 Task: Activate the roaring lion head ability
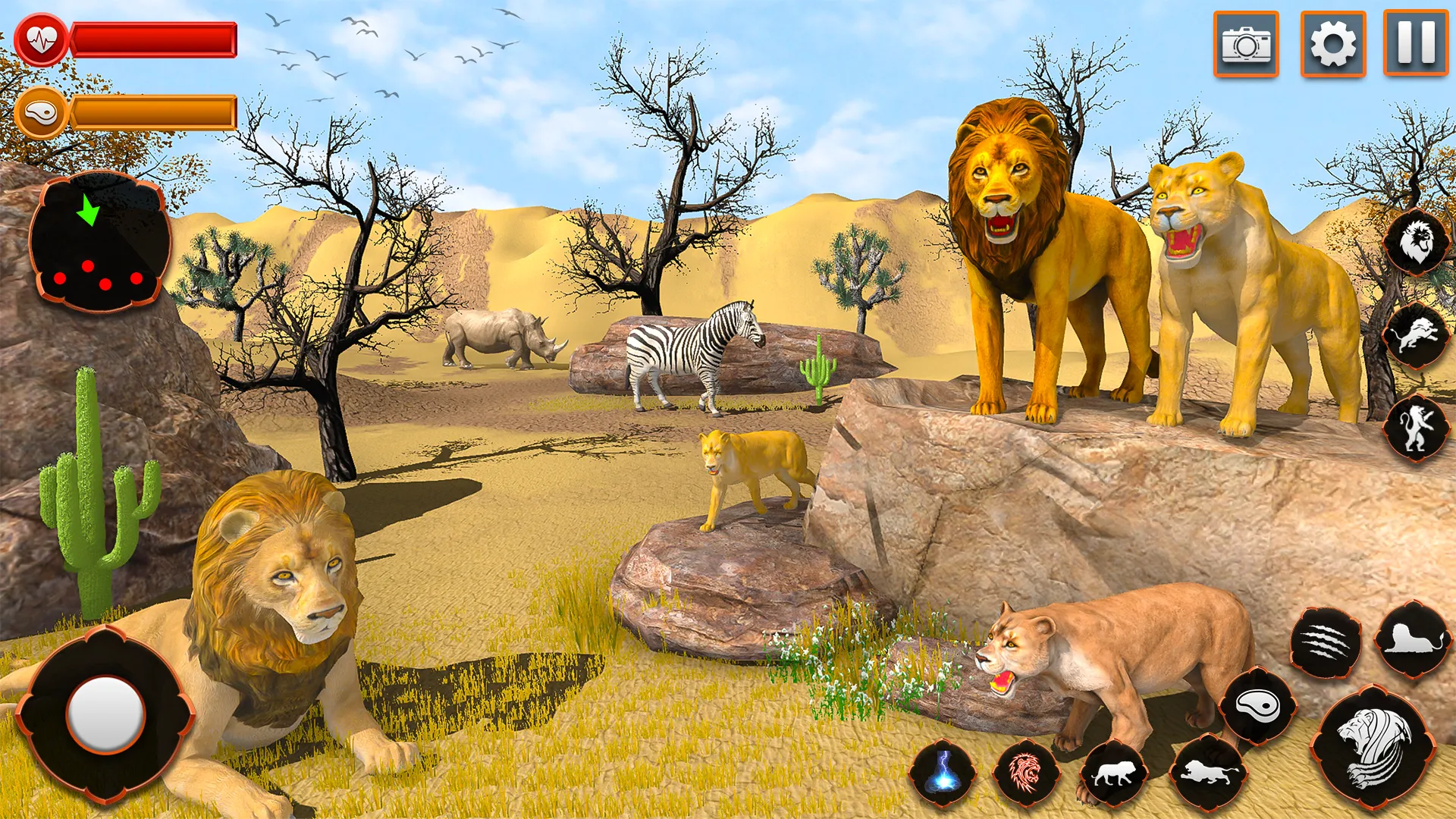pos(1416,243)
